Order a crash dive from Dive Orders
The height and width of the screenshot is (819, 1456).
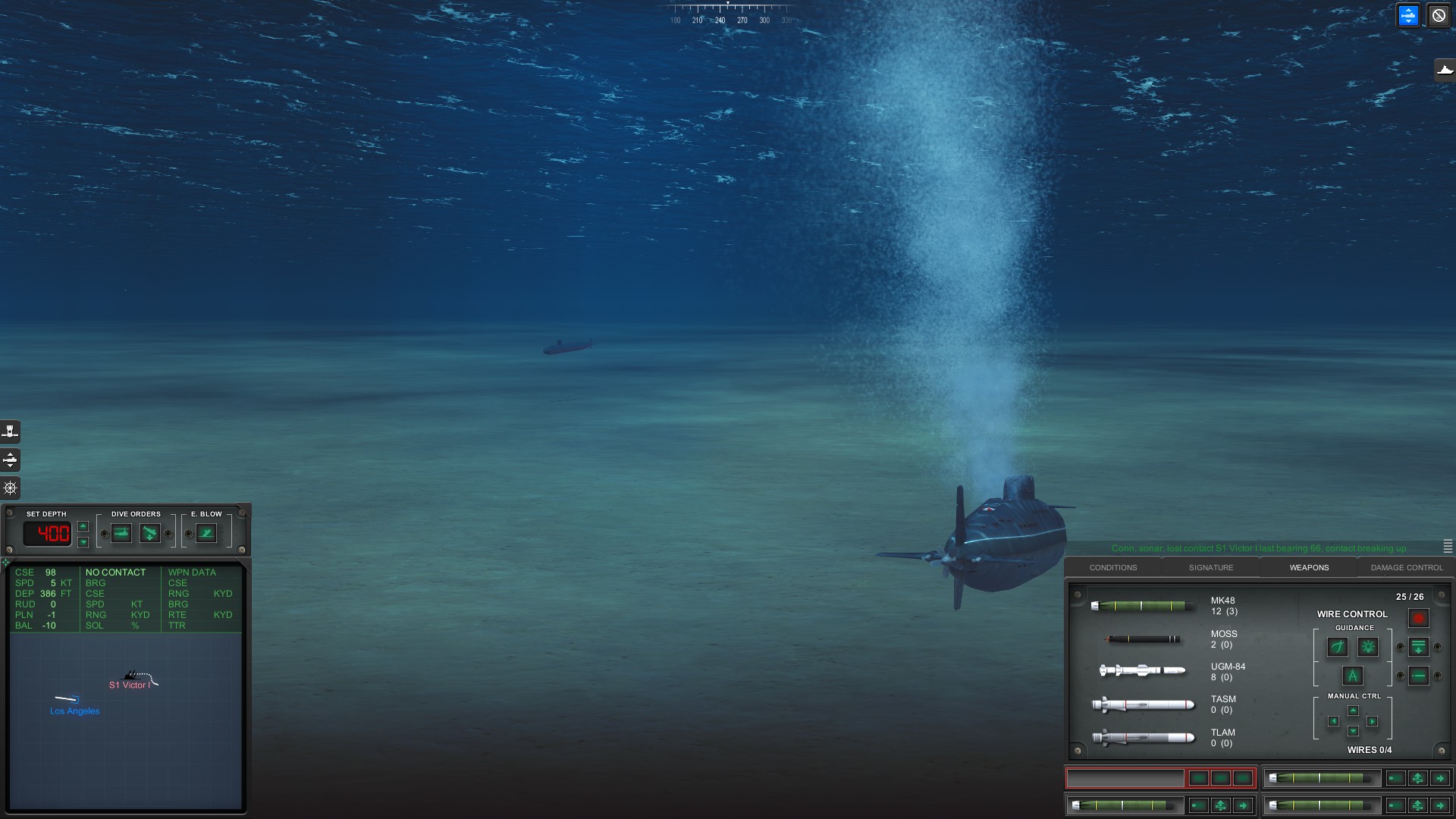tap(150, 533)
